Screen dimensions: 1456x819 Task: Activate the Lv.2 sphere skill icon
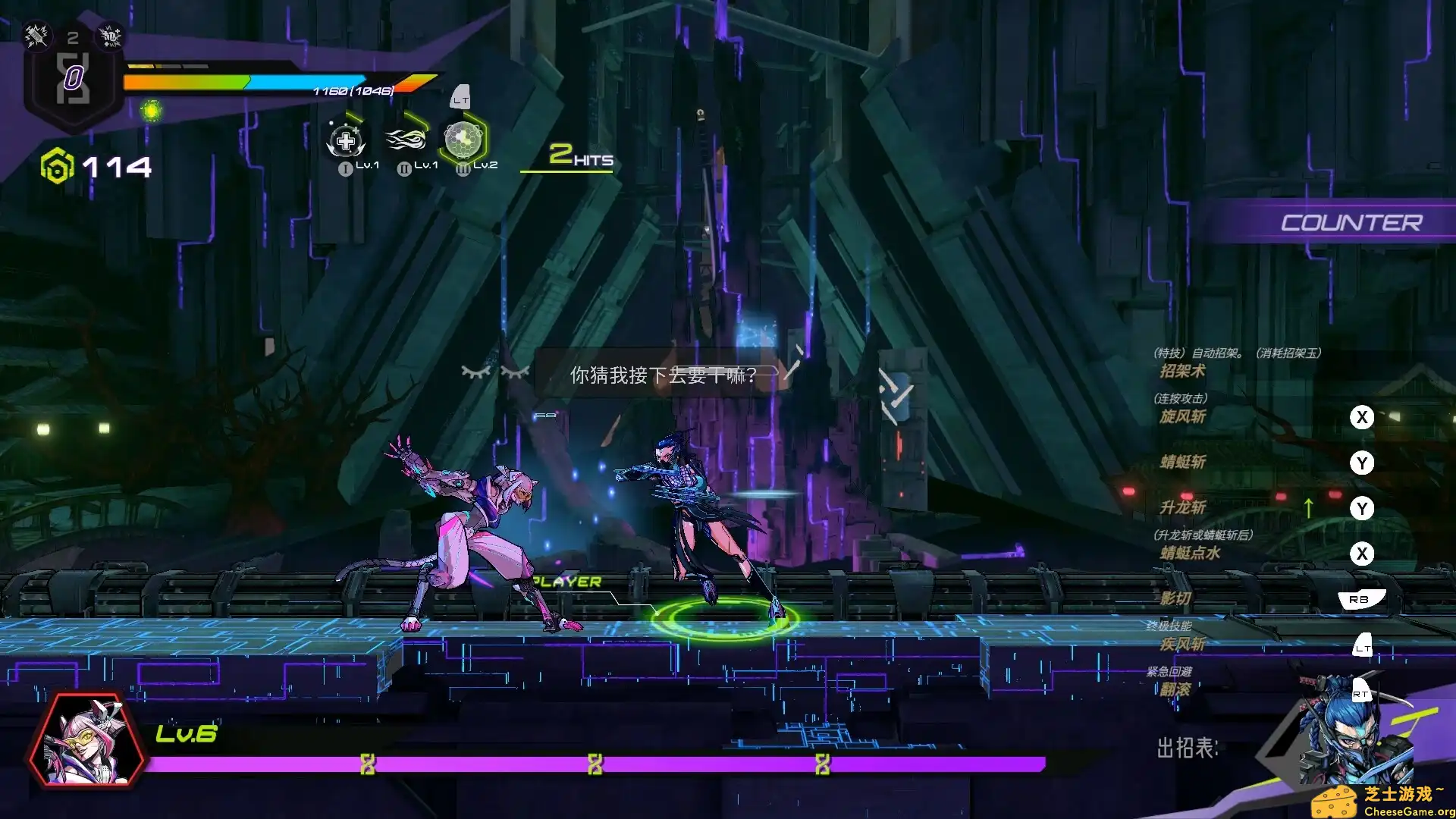coord(463,140)
